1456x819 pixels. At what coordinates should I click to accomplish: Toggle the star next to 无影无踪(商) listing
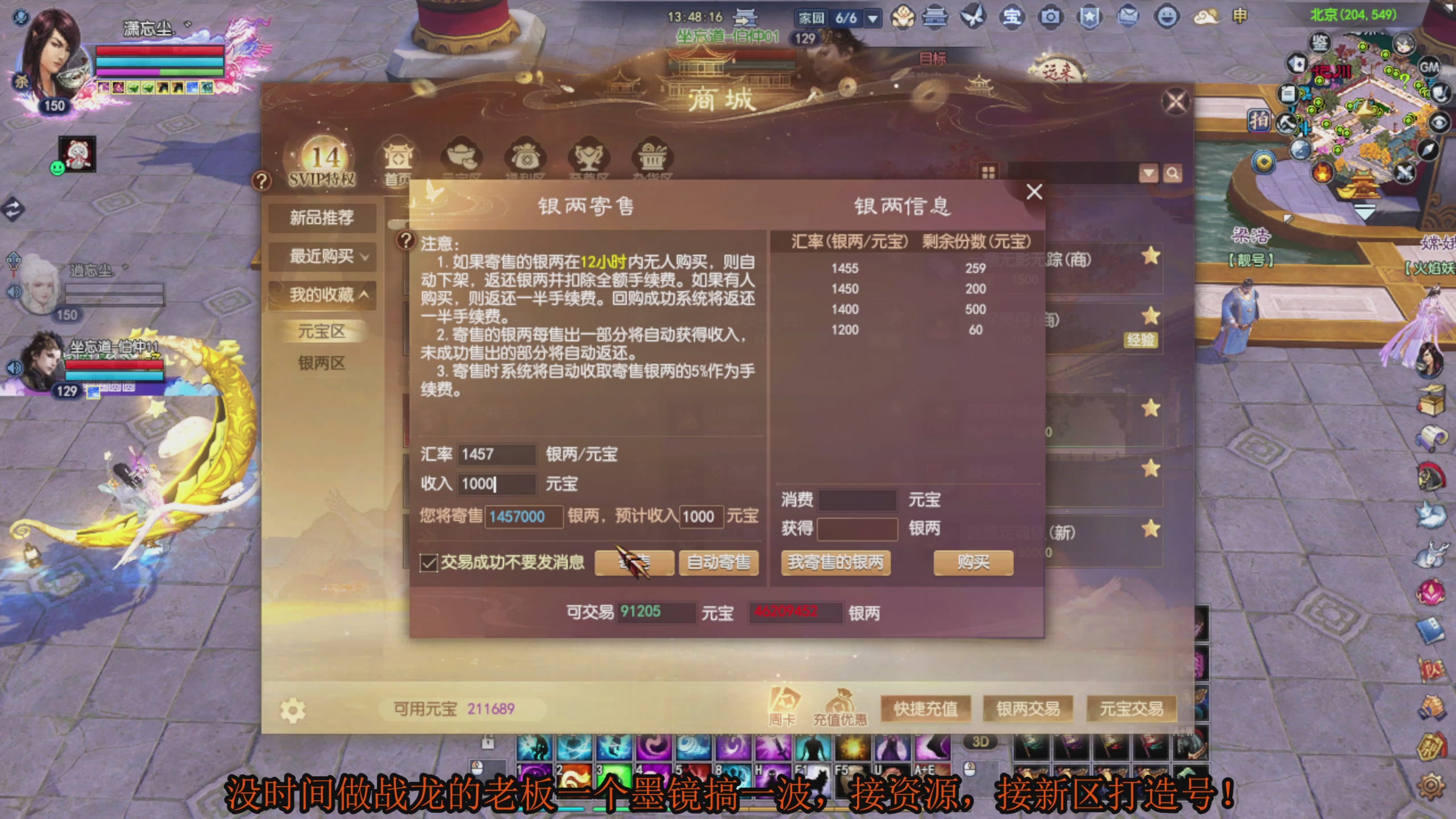click(x=1151, y=257)
